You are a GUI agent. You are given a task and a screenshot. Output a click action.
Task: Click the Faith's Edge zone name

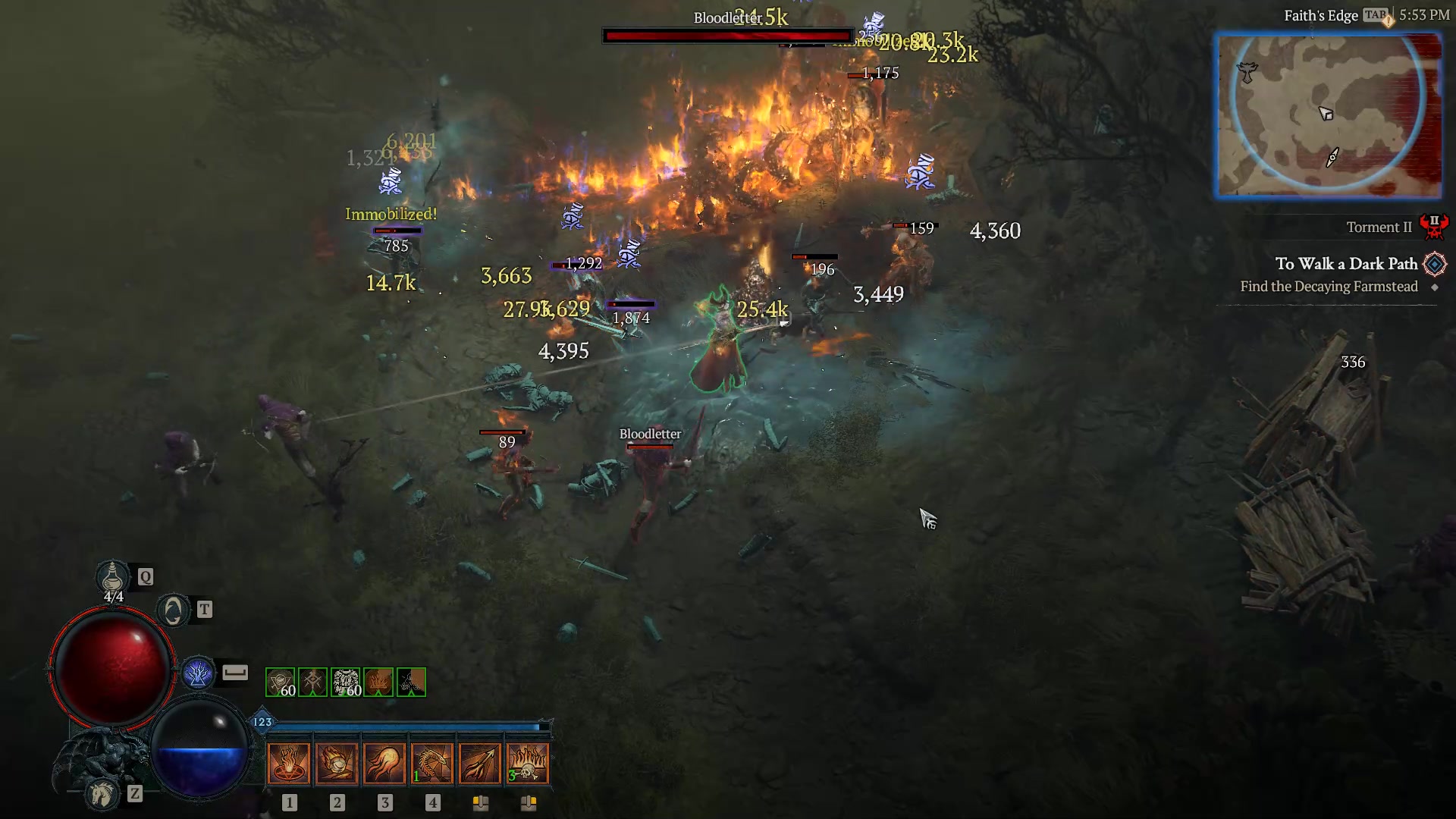pyautogui.click(x=1321, y=14)
